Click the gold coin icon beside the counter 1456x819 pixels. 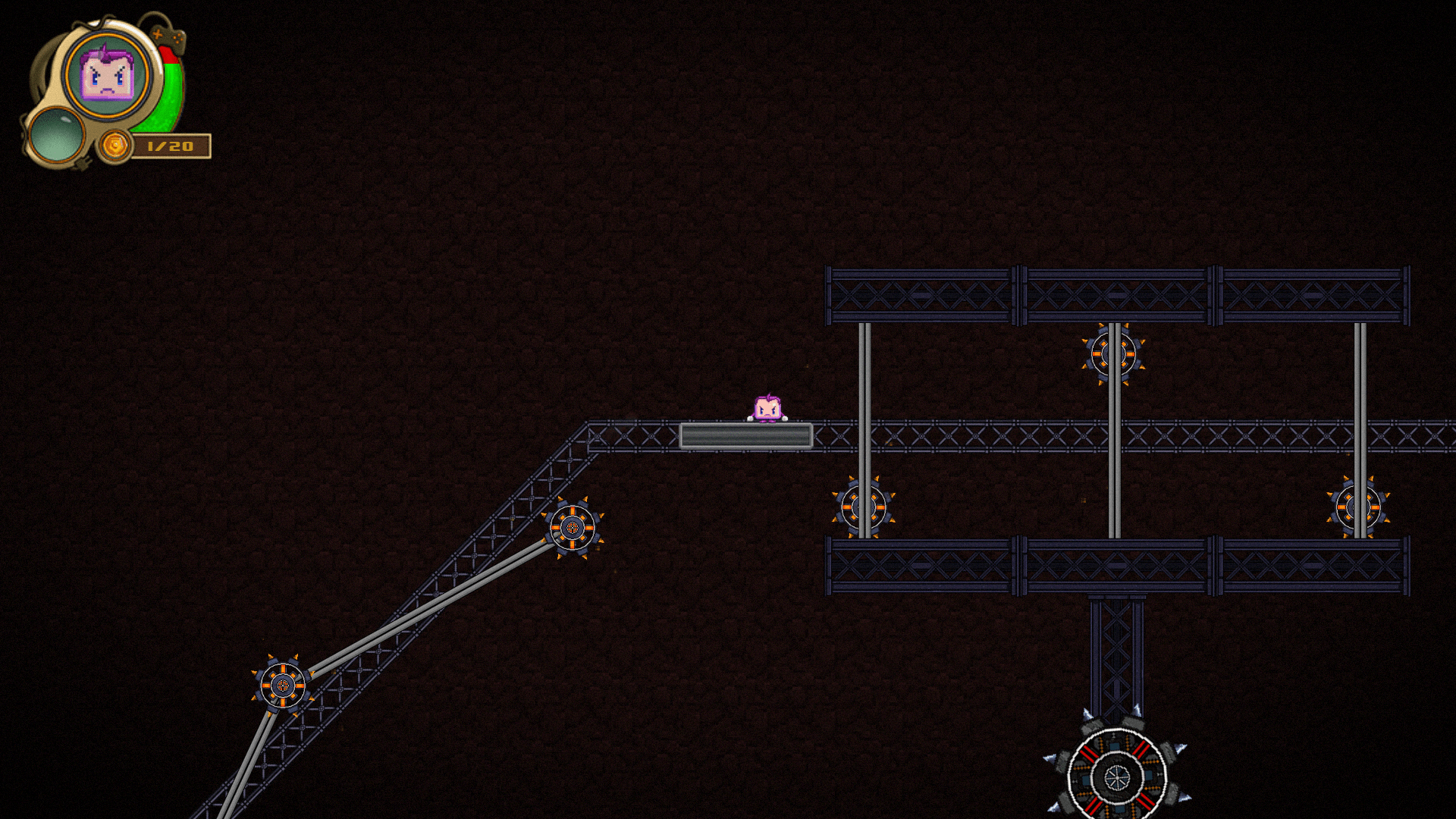click(x=115, y=145)
